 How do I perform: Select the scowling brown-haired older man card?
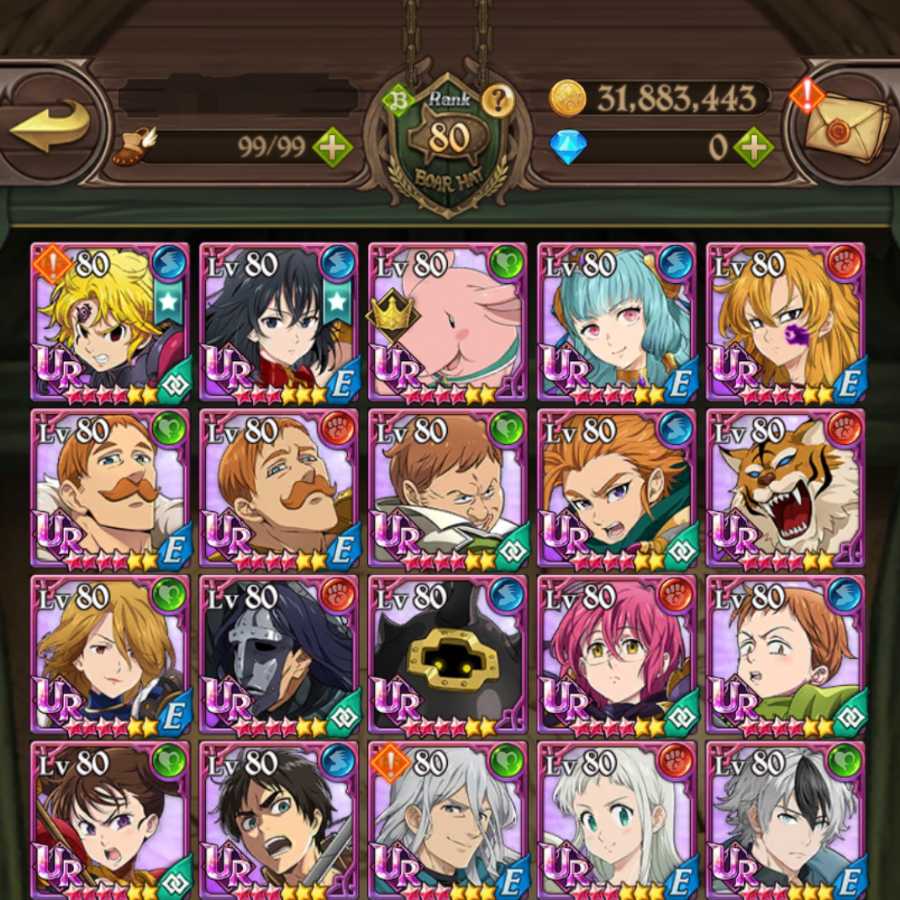click(447, 488)
